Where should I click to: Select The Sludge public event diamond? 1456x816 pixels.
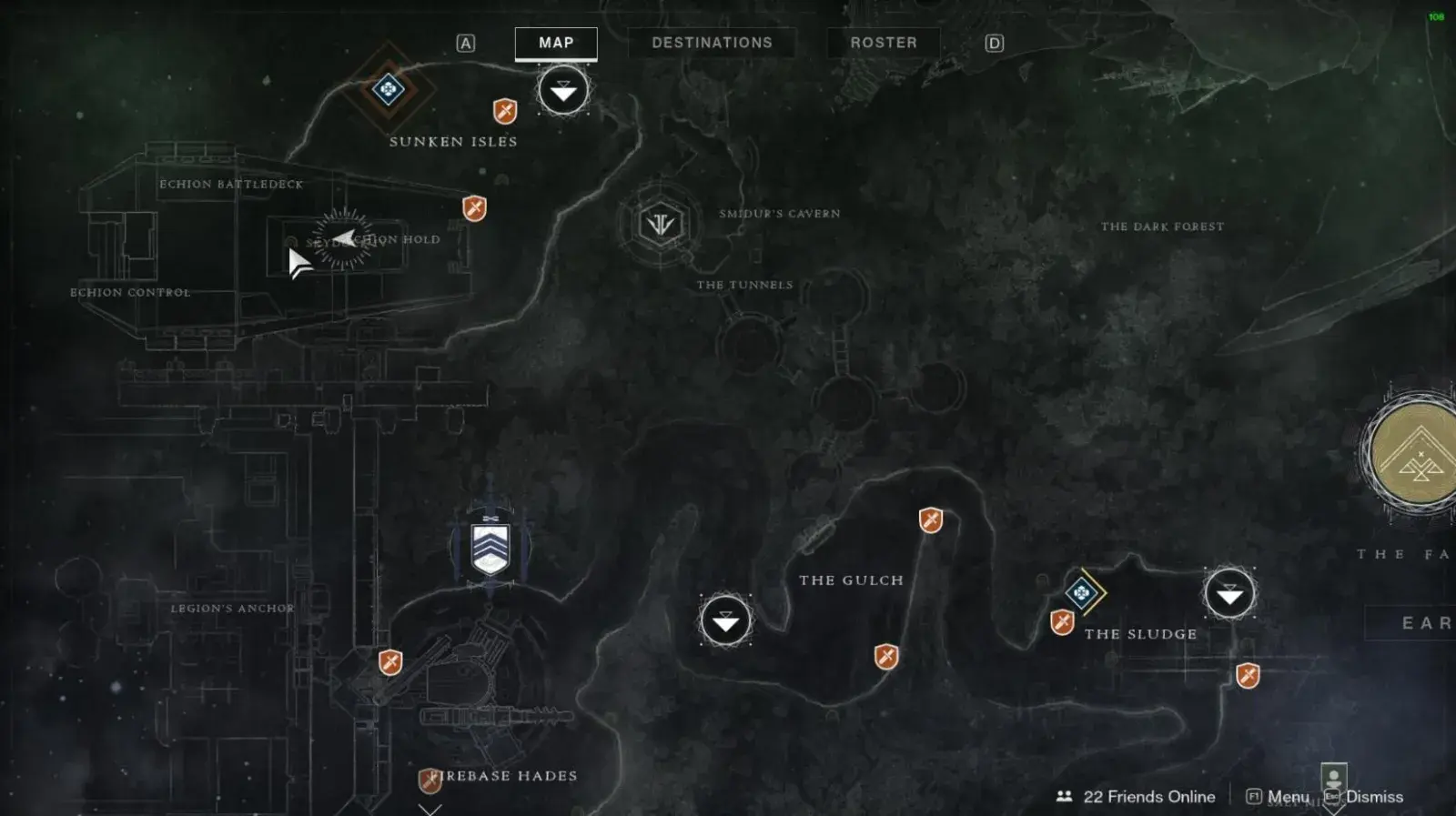[x=1082, y=593]
